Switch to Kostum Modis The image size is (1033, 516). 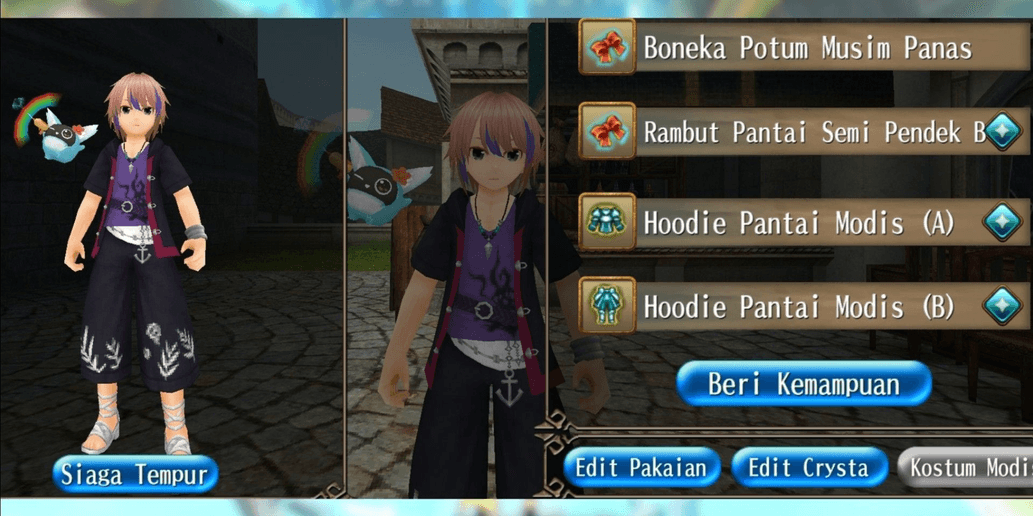click(968, 468)
